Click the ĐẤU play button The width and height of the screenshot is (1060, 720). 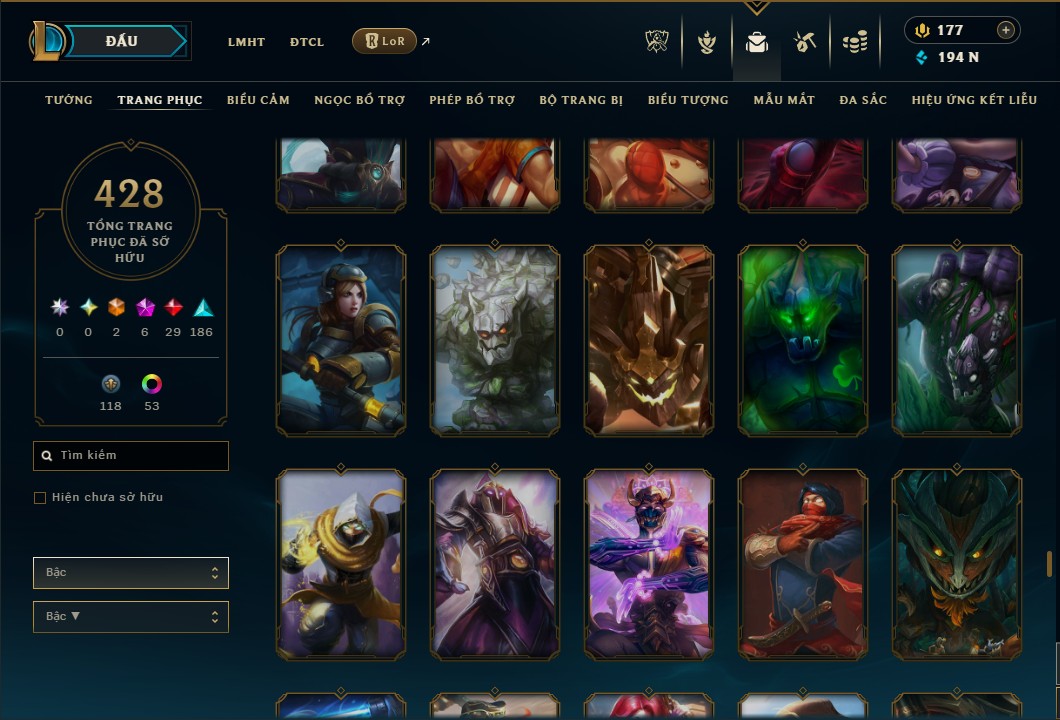[122, 41]
